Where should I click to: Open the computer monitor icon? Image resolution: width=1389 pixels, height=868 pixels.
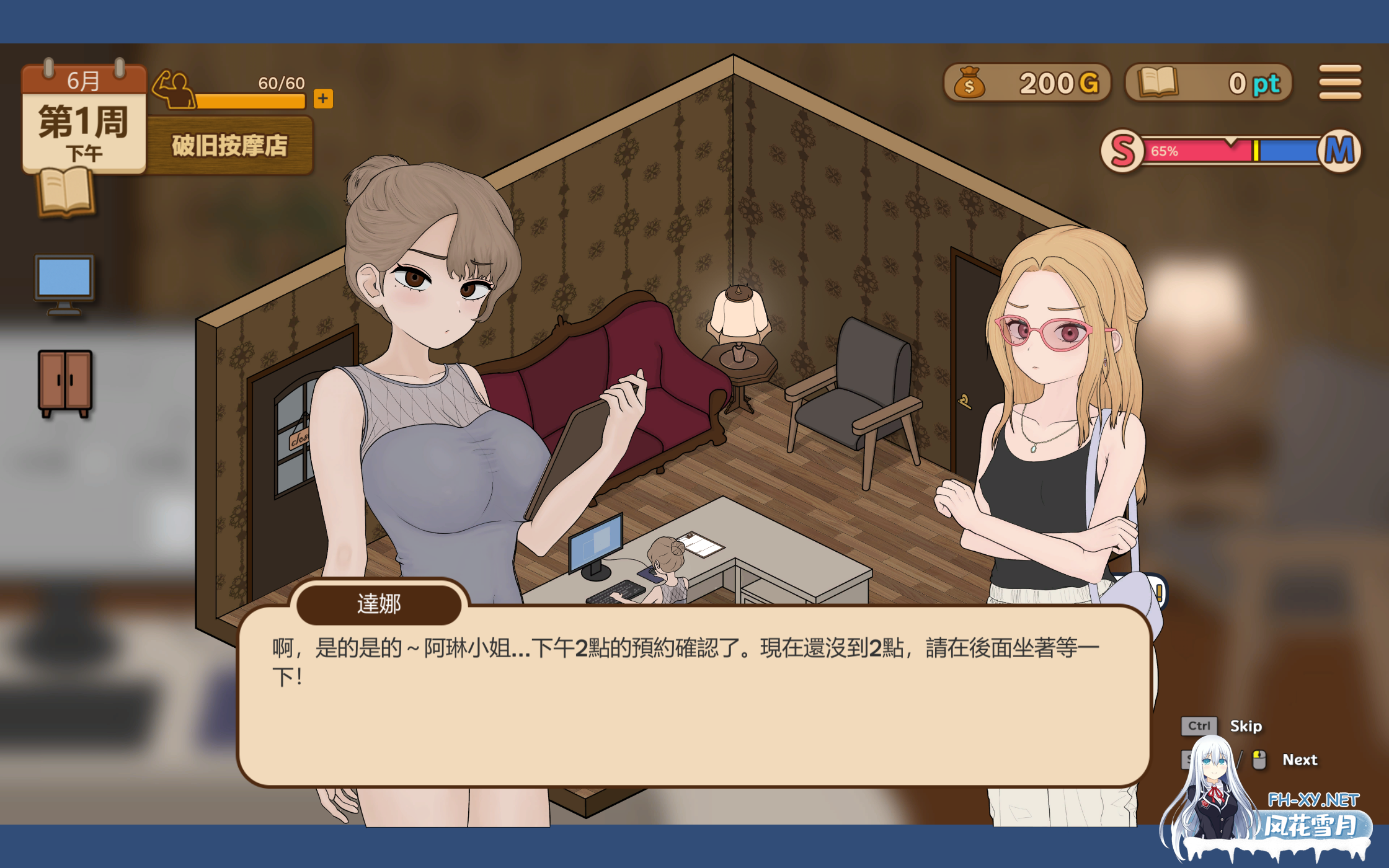[64, 285]
